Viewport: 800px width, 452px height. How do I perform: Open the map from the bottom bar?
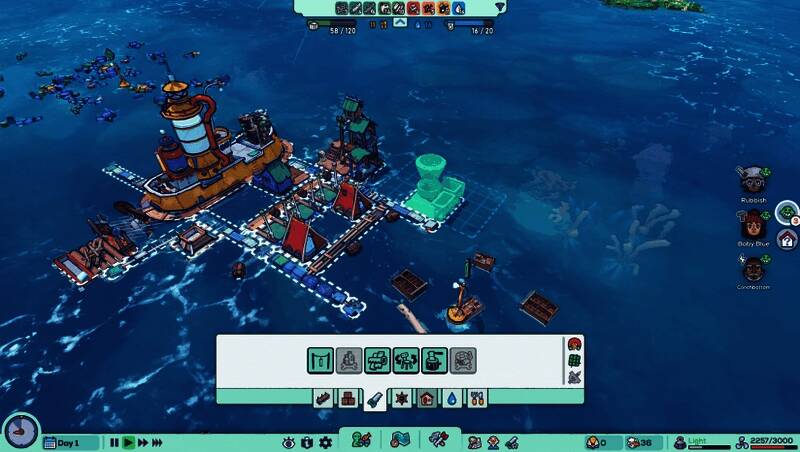coord(401,440)
